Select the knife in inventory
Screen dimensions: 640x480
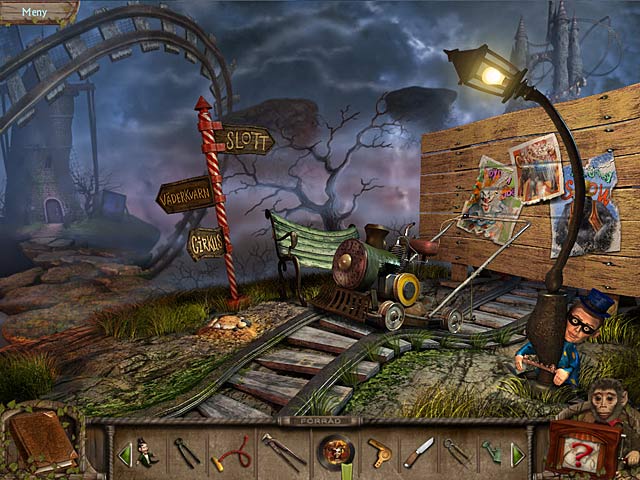point(418,452)
